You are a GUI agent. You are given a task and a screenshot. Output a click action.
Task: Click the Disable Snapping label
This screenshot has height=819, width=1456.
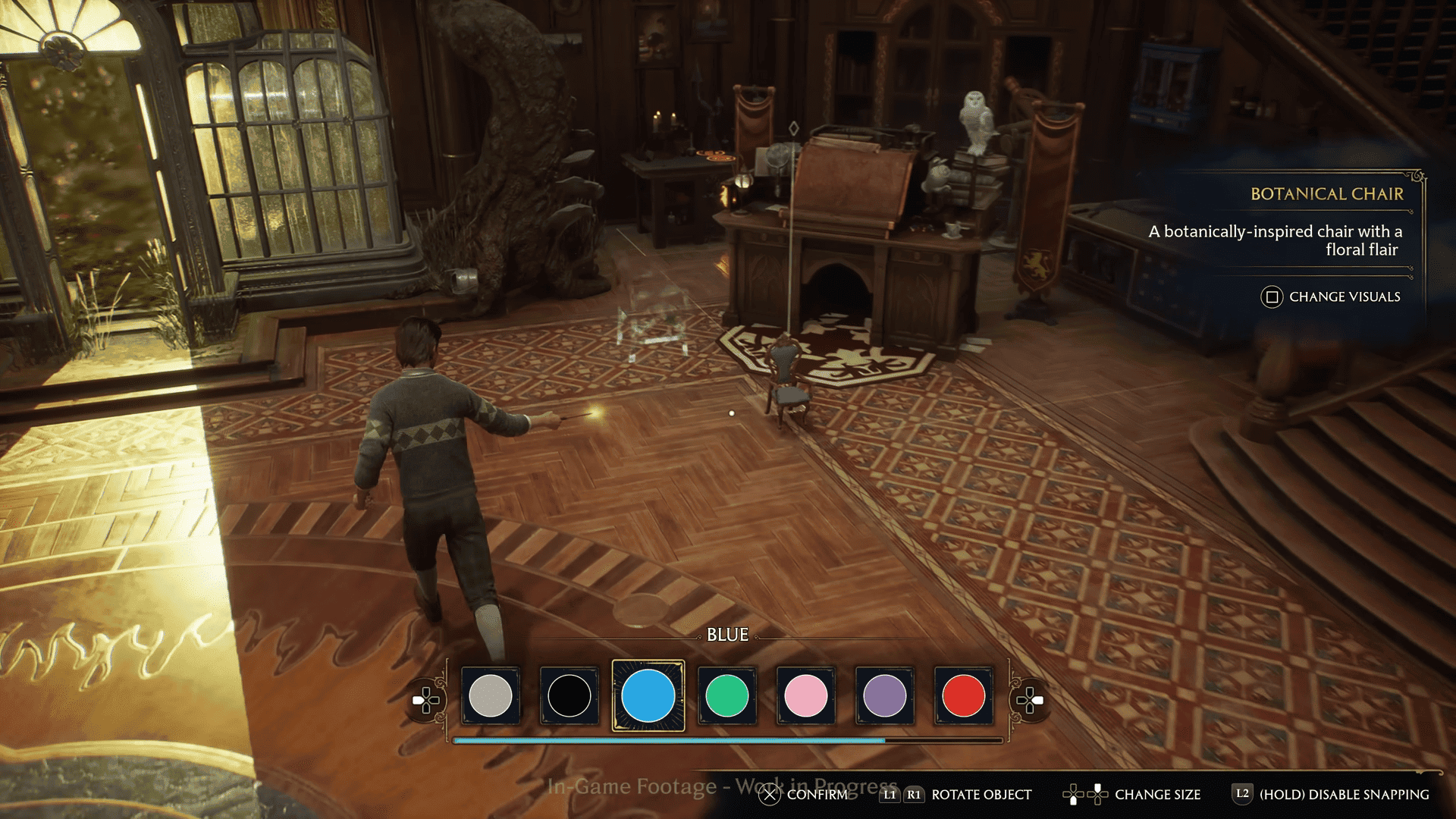coord(1344,794)
